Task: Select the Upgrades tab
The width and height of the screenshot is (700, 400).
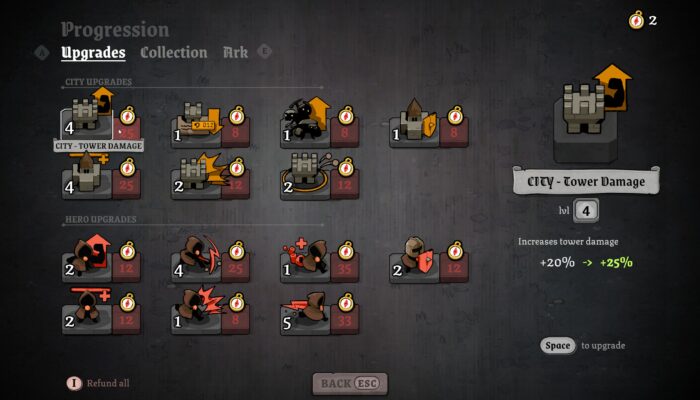Action: pos(93,52)
